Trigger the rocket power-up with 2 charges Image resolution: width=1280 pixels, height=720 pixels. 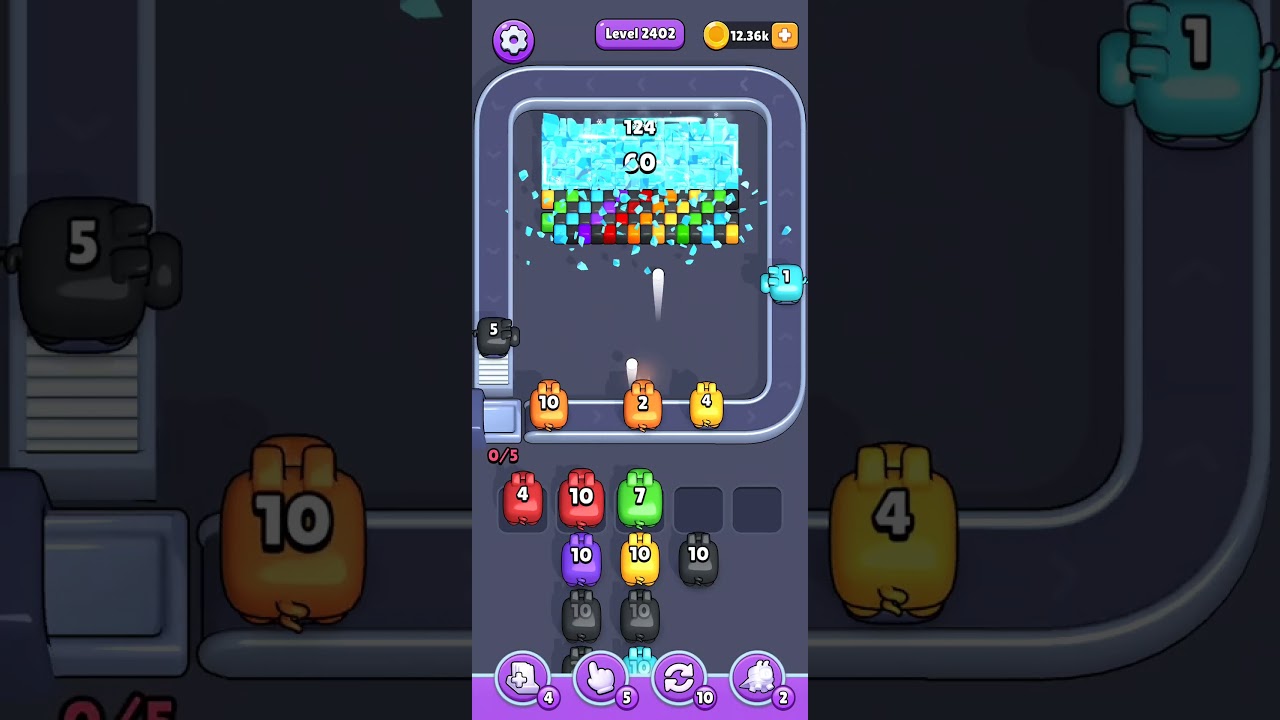(758, 677)
